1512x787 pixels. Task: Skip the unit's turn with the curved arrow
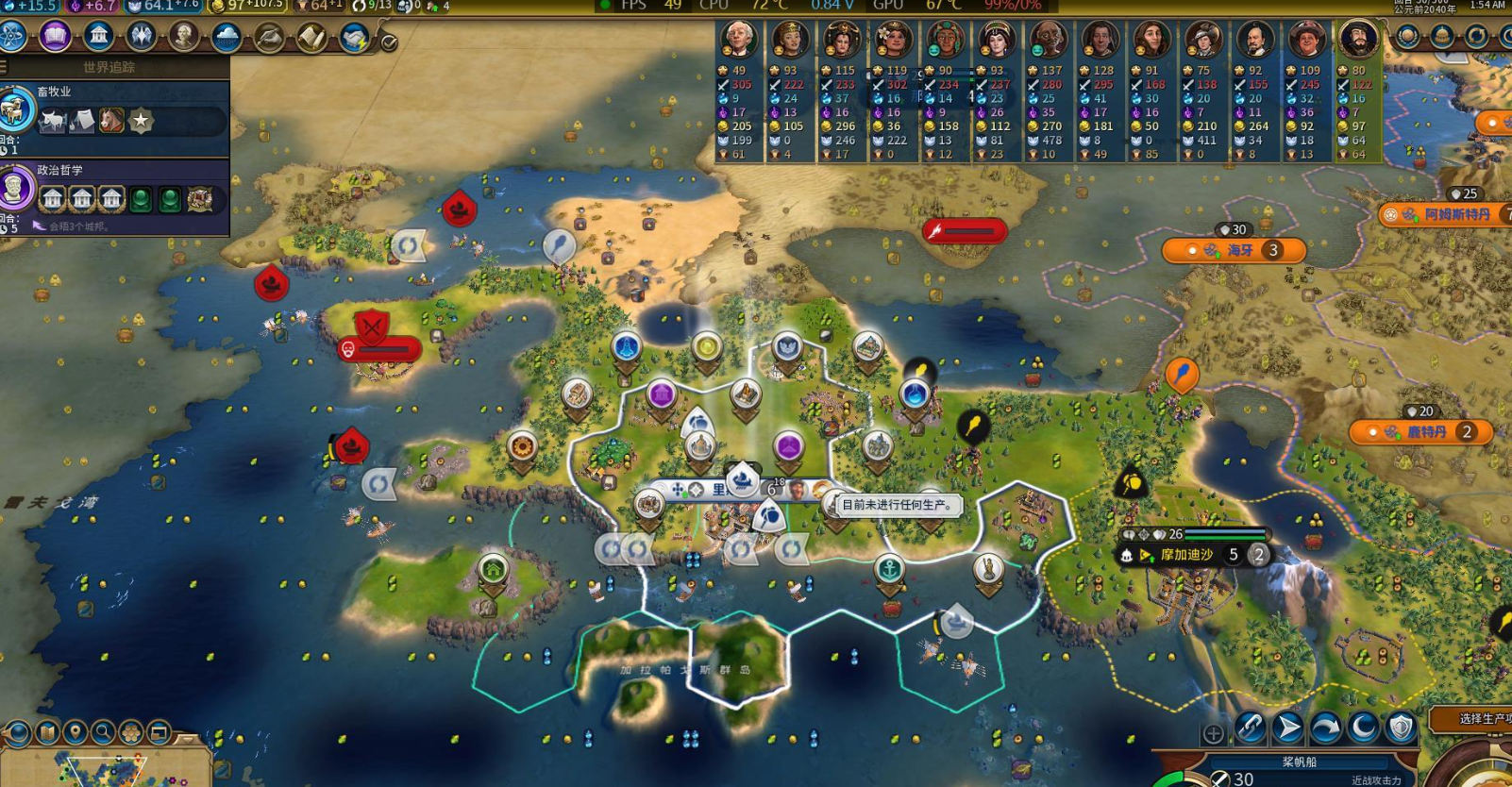click(x=1325, y=728)
